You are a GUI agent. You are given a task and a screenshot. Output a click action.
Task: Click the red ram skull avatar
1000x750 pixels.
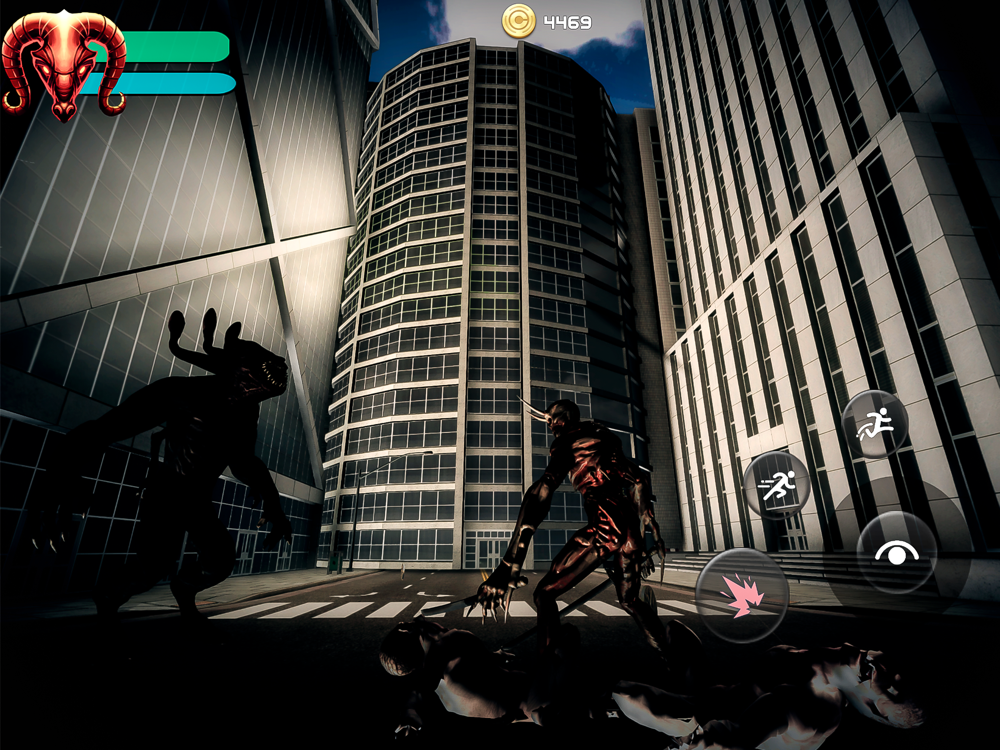63,63
